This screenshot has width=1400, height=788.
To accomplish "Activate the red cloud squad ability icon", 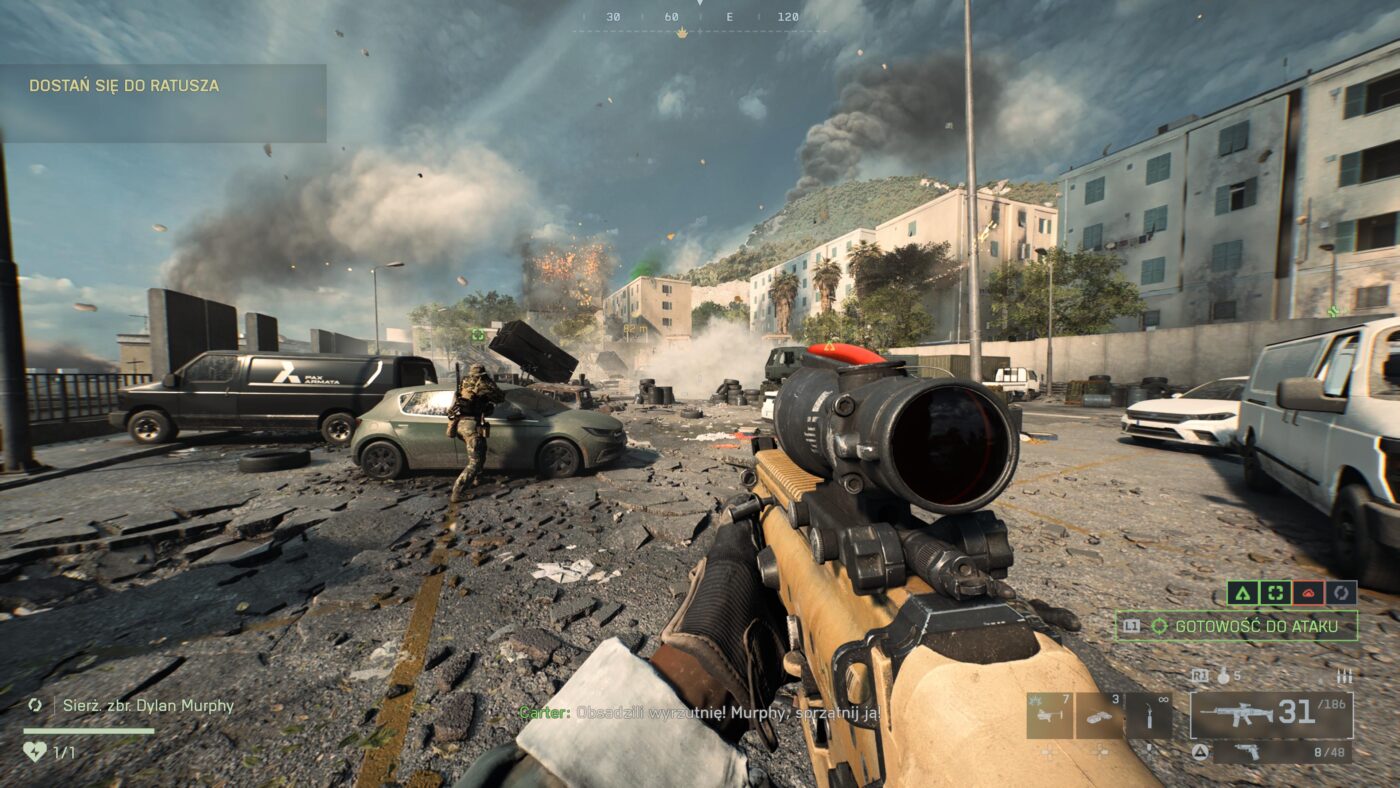I will [1308, 593].
